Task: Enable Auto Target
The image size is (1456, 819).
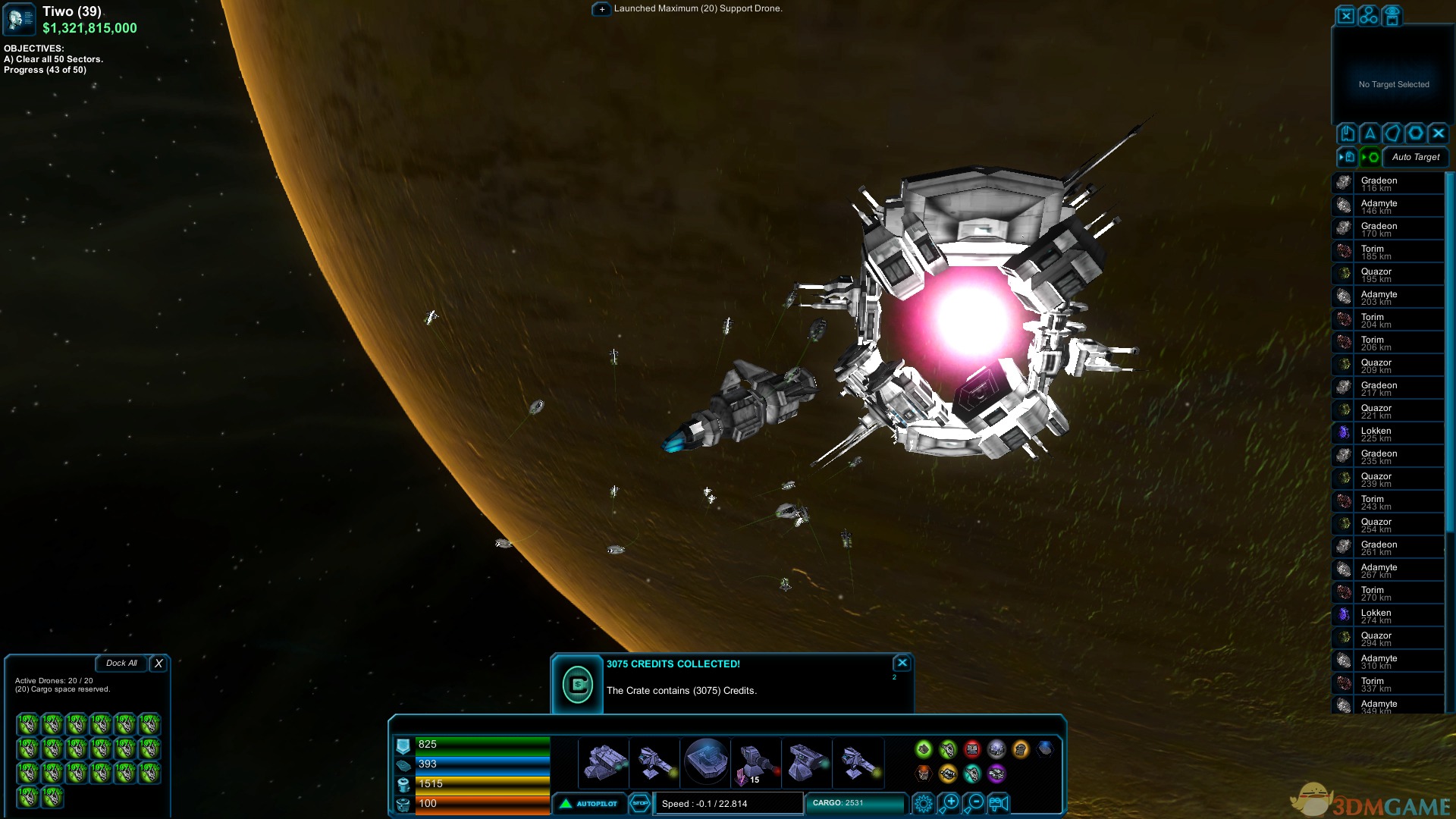Action: click(1415, 157)
